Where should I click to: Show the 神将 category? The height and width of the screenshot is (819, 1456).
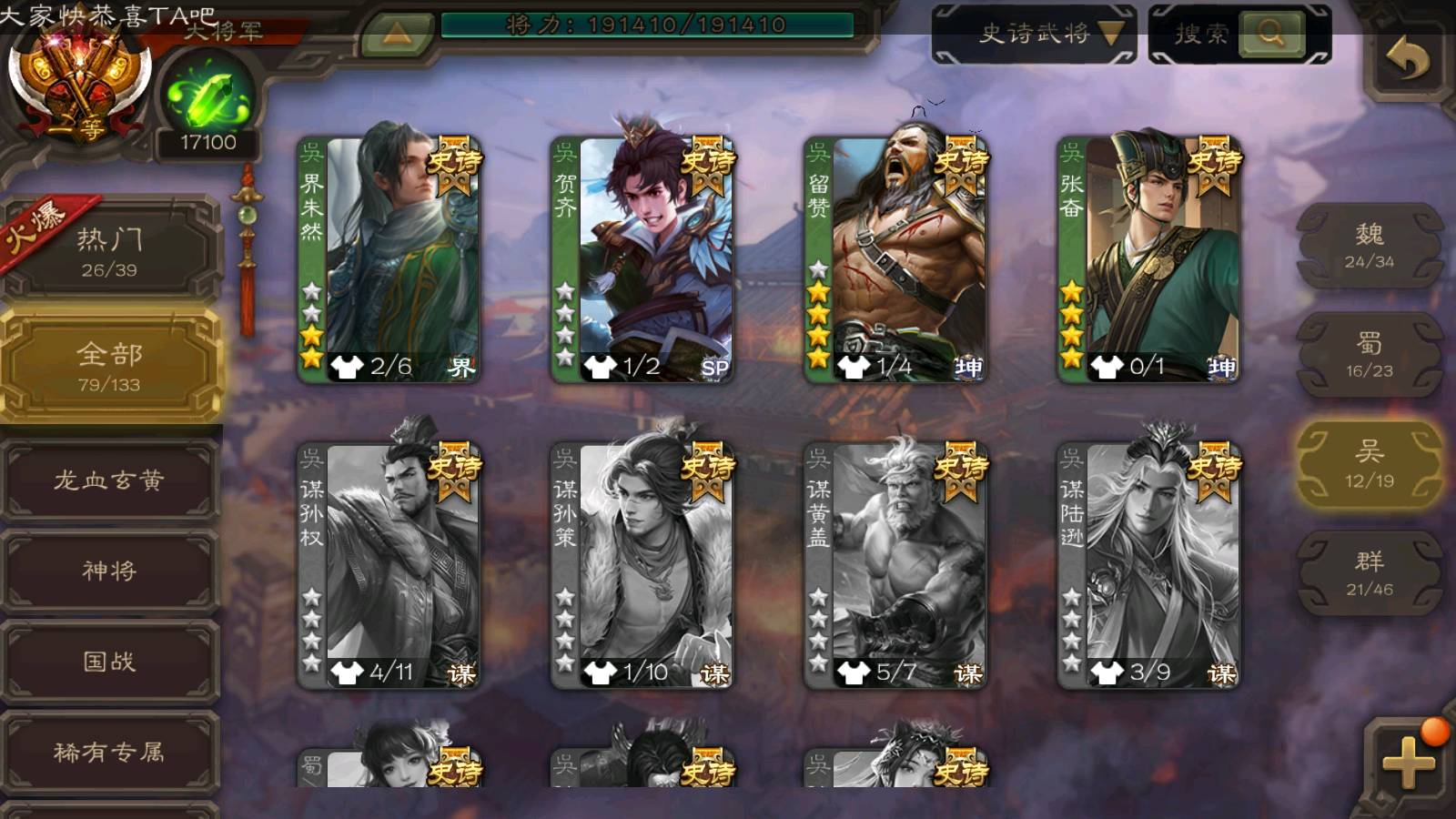tap(109, 571)
